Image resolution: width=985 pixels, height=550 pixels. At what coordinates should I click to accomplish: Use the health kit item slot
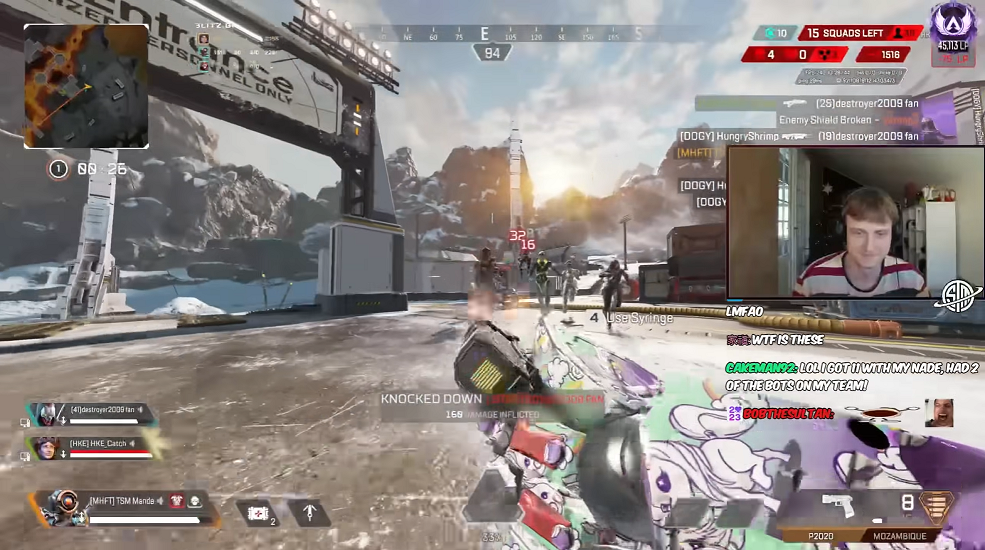tap(258, 513)
